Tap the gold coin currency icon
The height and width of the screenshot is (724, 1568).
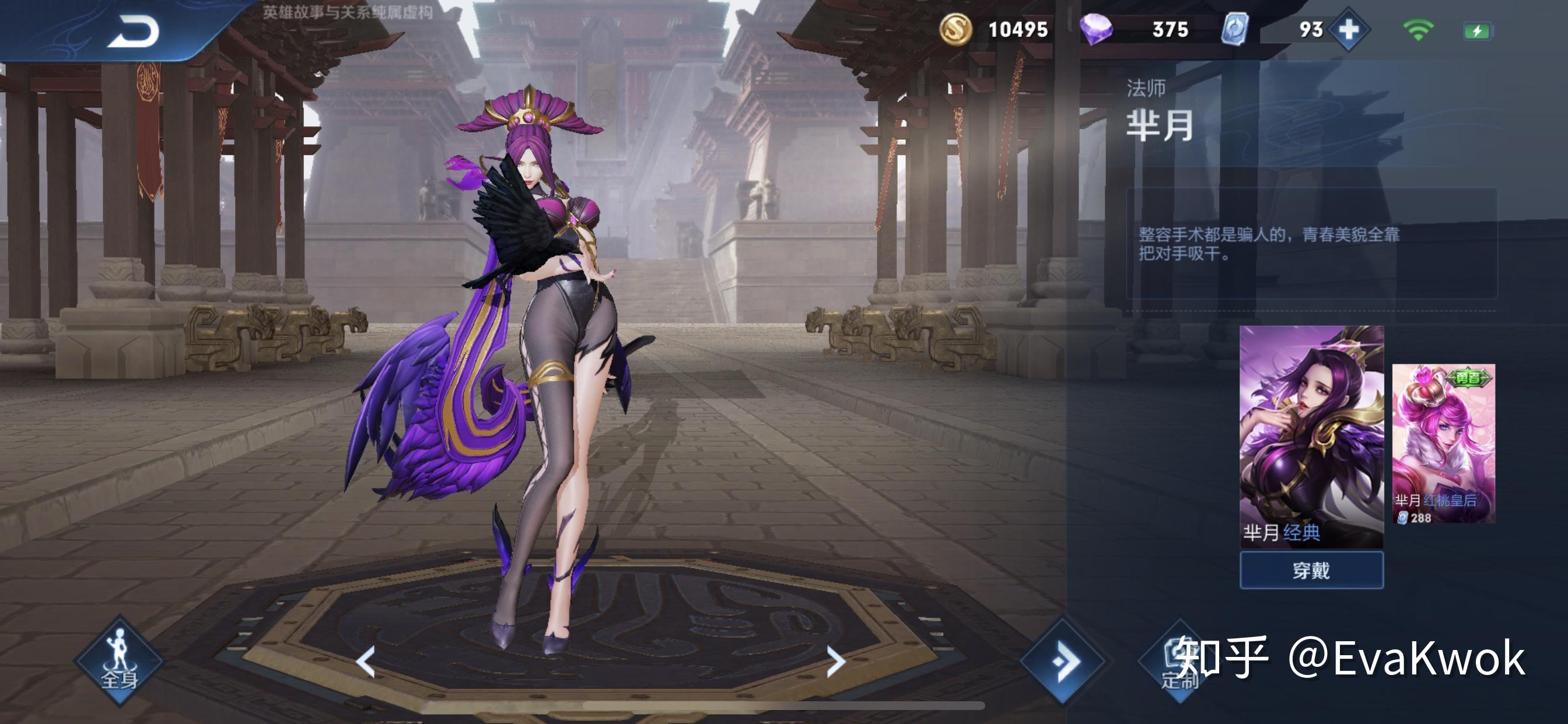click(x=955, y=29)
